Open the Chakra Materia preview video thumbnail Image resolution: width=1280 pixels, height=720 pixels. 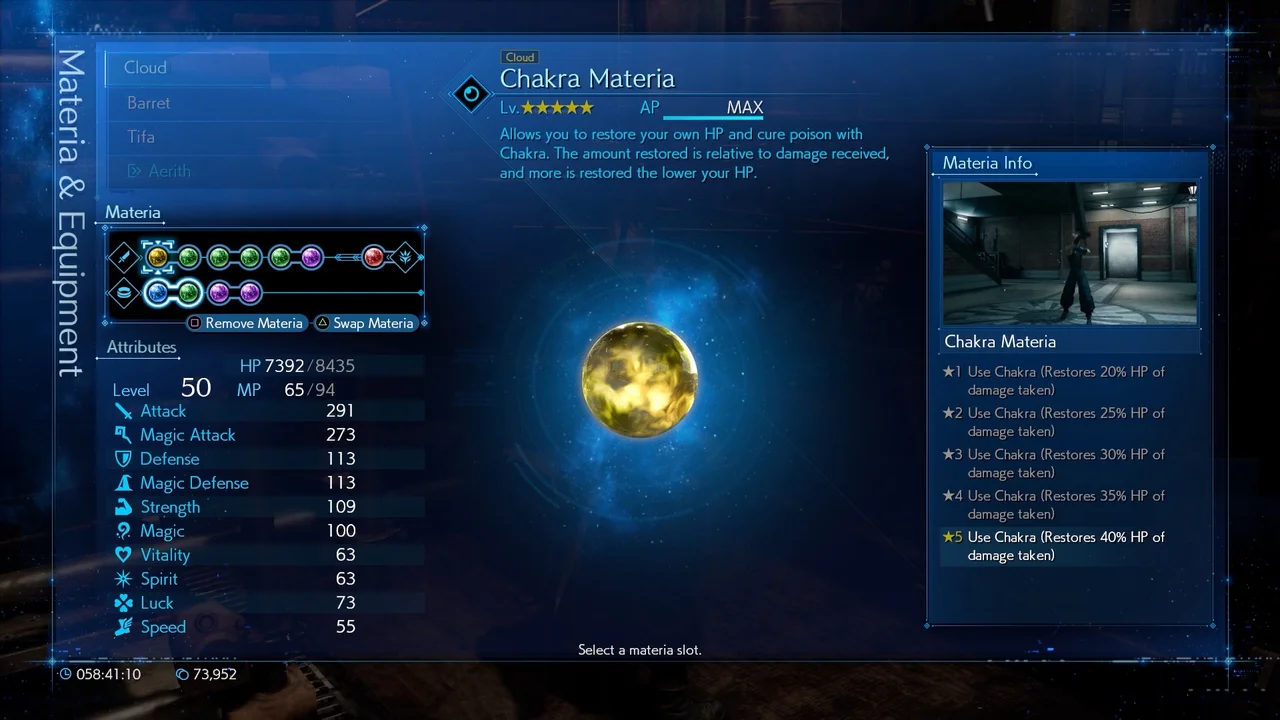(x=1069, y=253)
